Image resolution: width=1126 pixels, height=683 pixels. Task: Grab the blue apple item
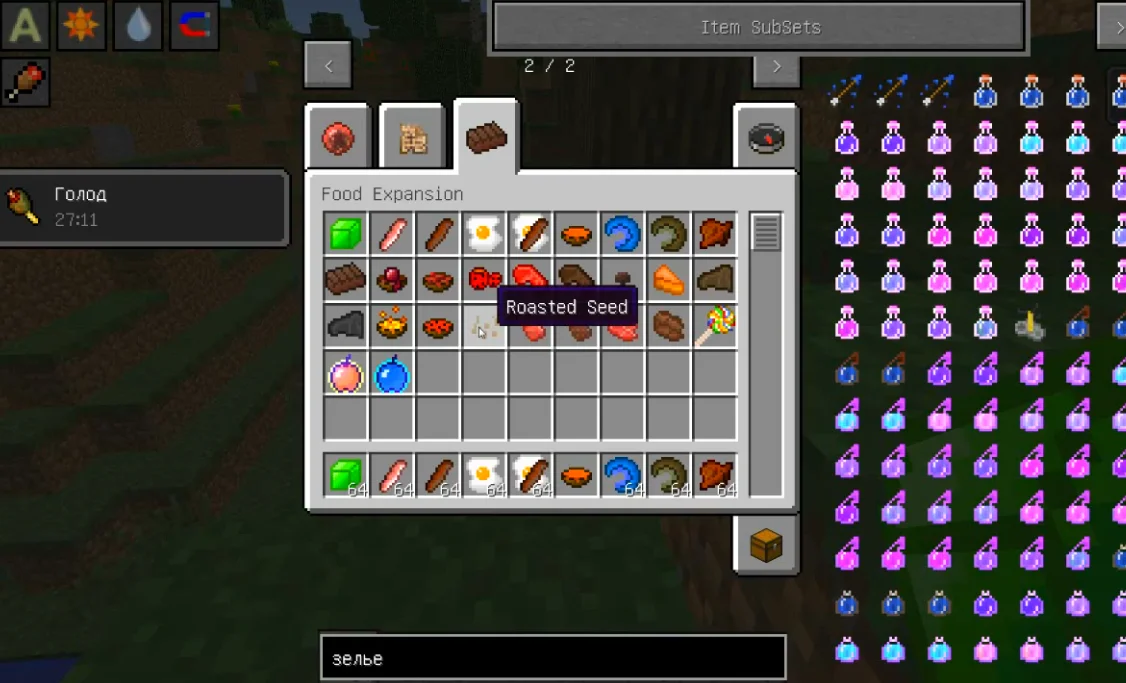click(392, 374)
